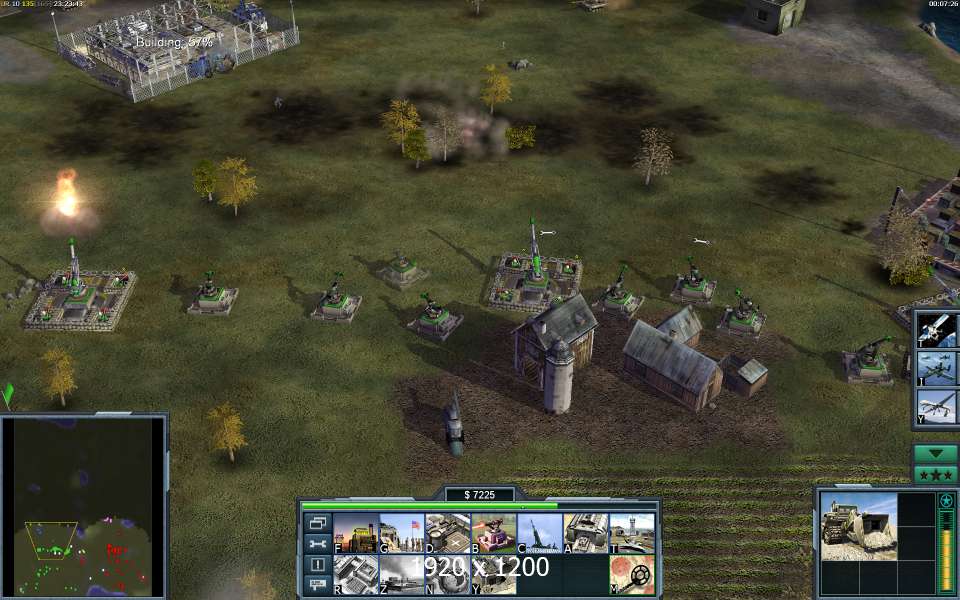Build the Airfield with control tower
The width and height of the screenshot is (960, 600).
[x=631, y=533]
